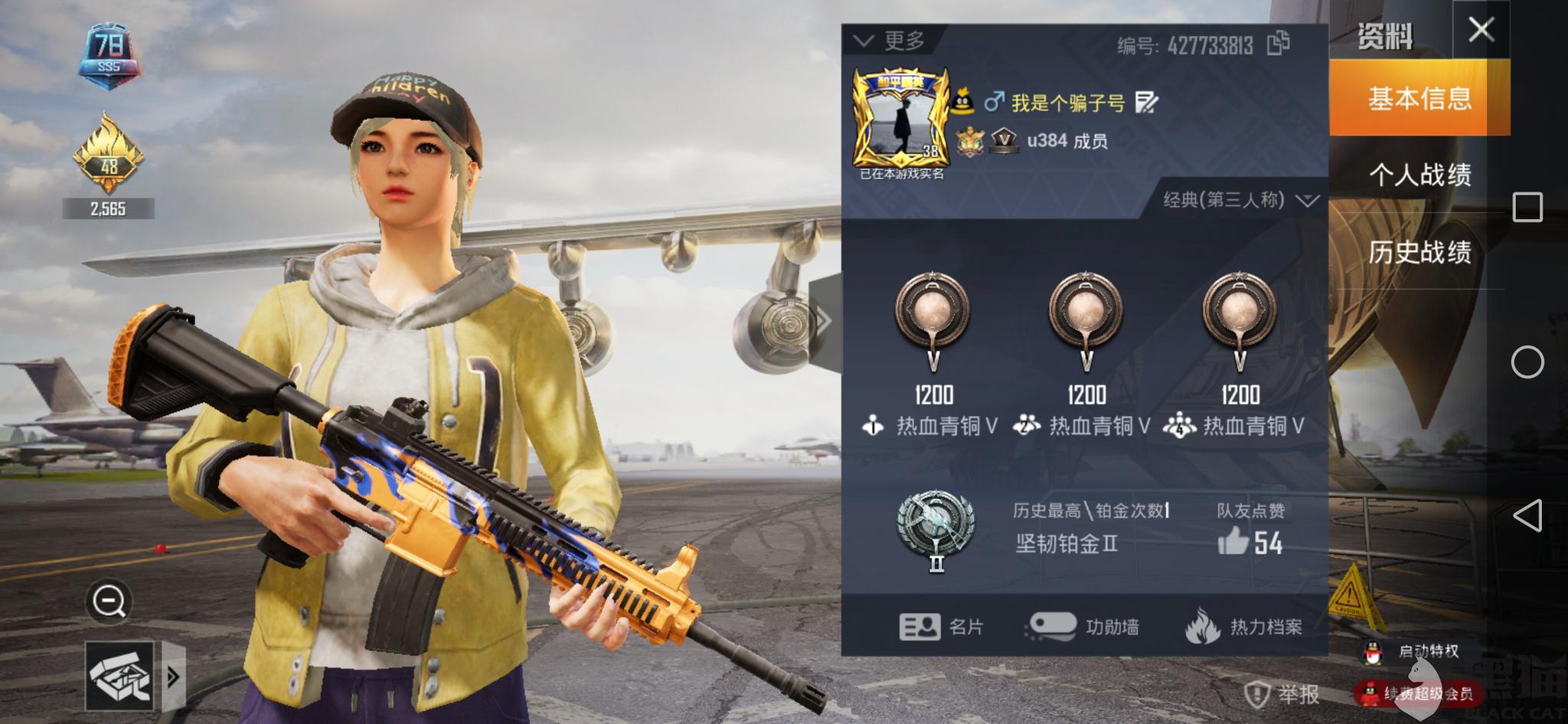Open the 热力档案 archive
Screen dimensions: 1568x724
[1244, 627]
